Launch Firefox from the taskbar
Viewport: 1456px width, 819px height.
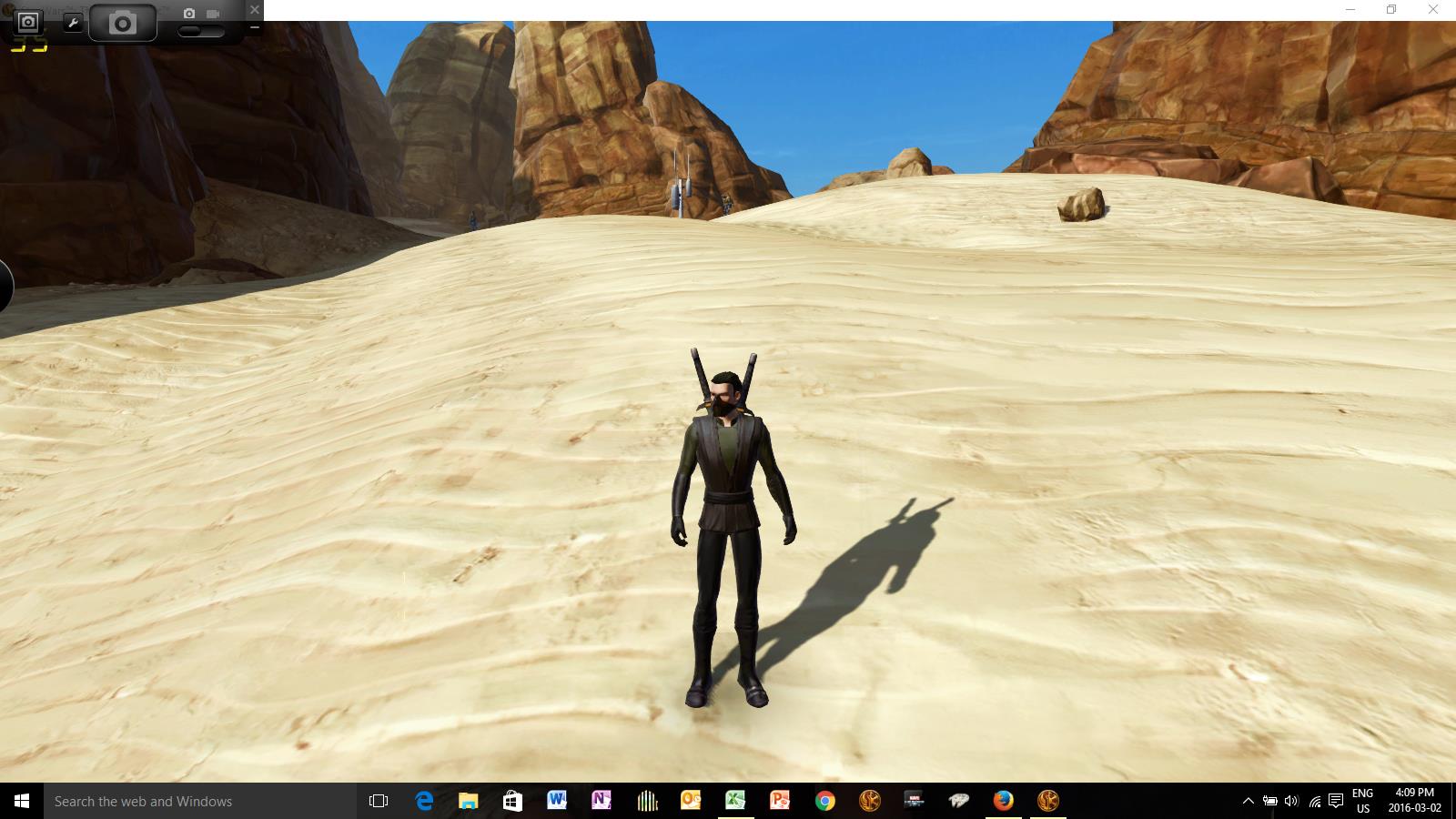pos(1001,802)
